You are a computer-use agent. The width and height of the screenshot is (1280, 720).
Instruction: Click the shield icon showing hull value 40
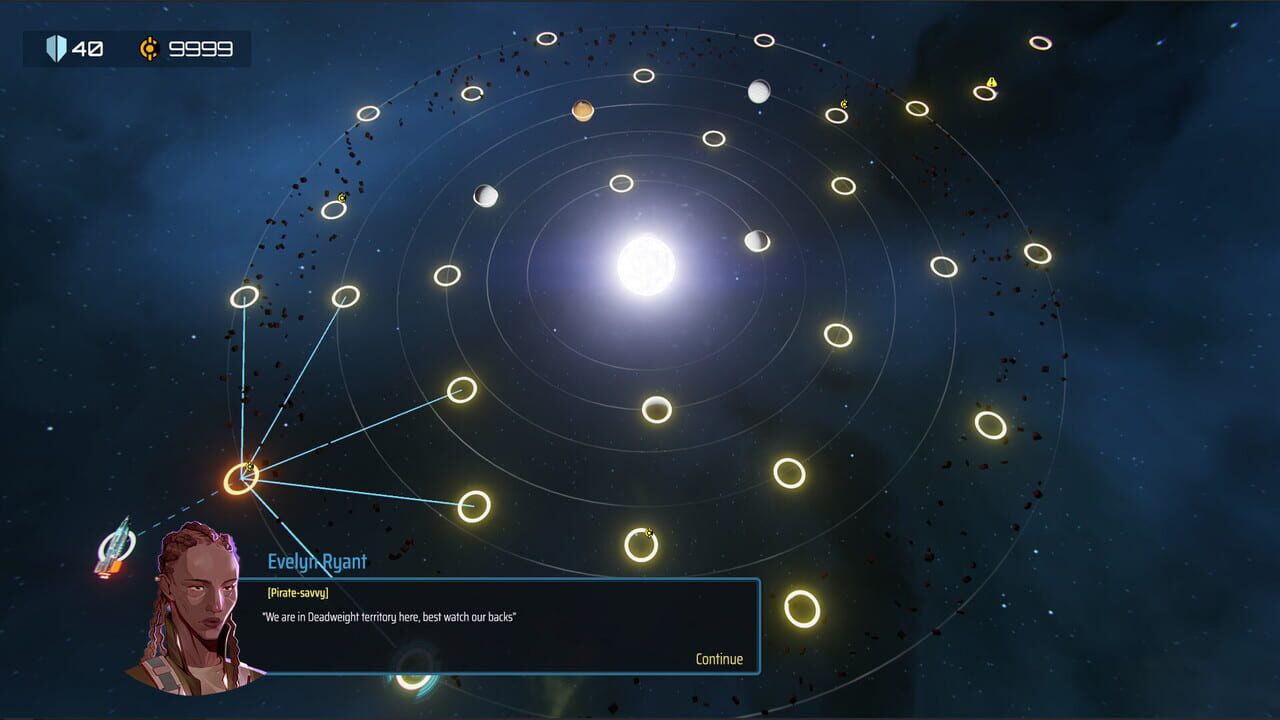[57, 46]
